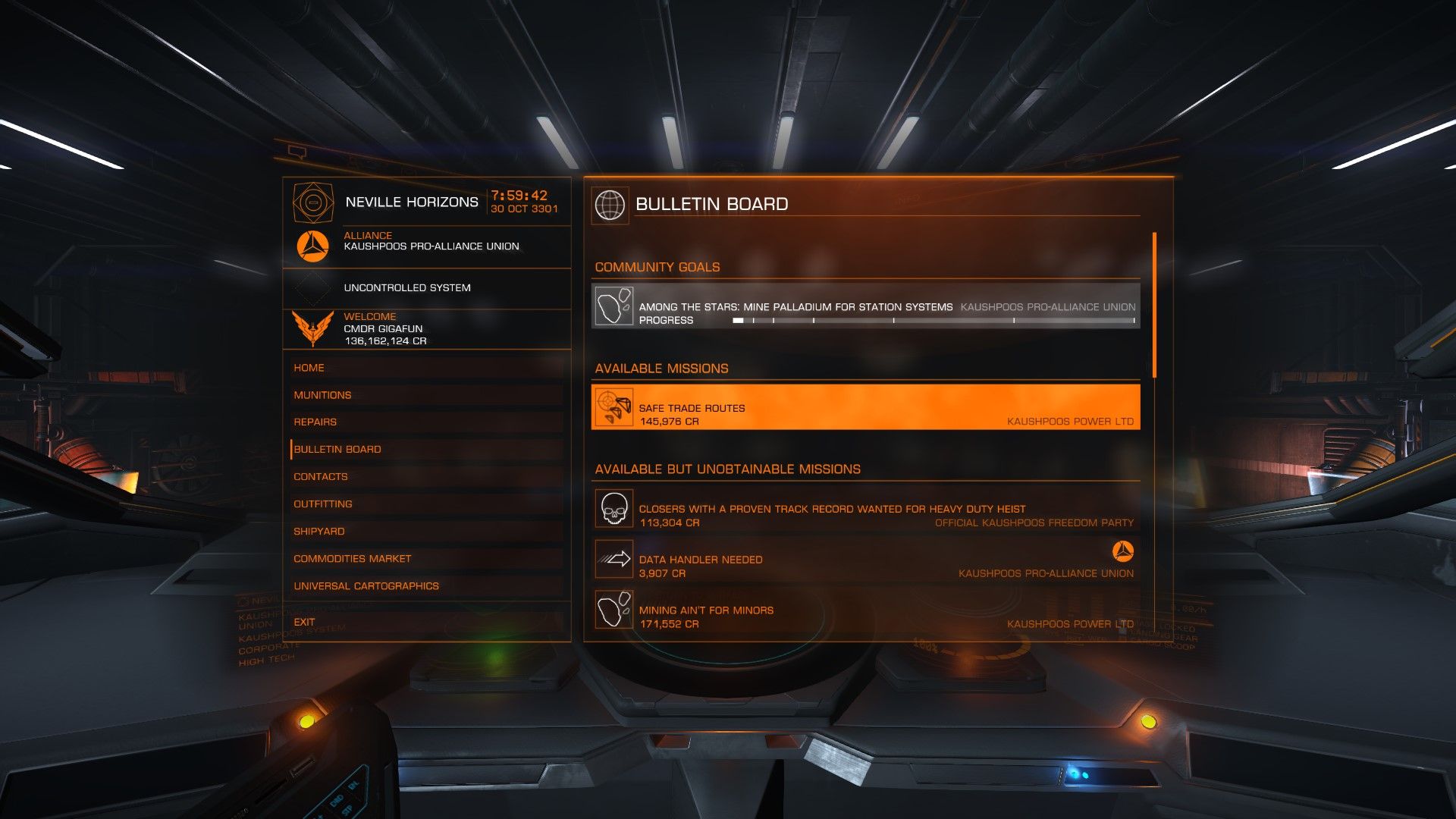
Task: Open the Commodities Market
Action: [353, 559]
